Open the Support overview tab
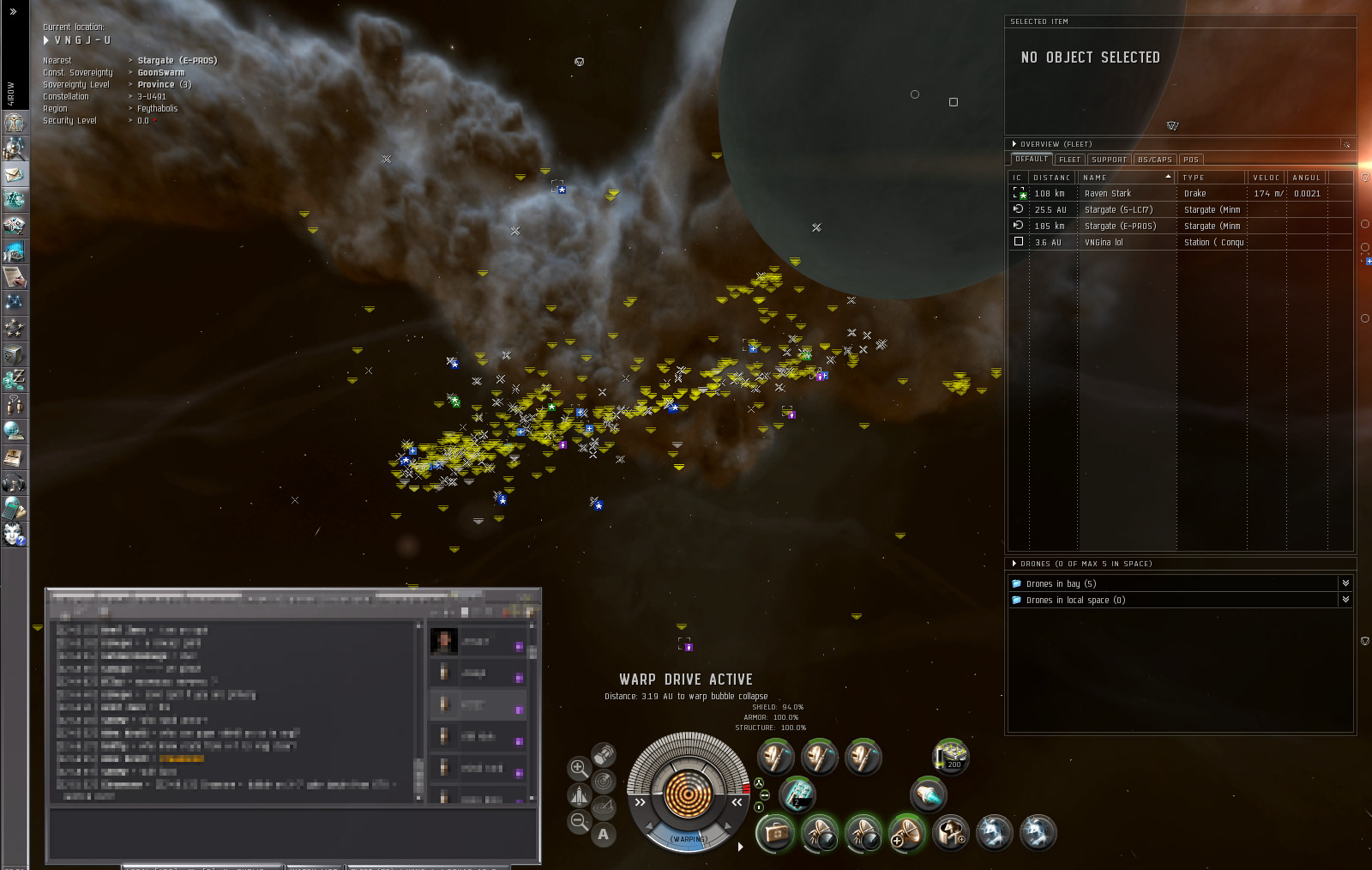The width and height of the screenshot is (1372, 870). coord(1109,160)
